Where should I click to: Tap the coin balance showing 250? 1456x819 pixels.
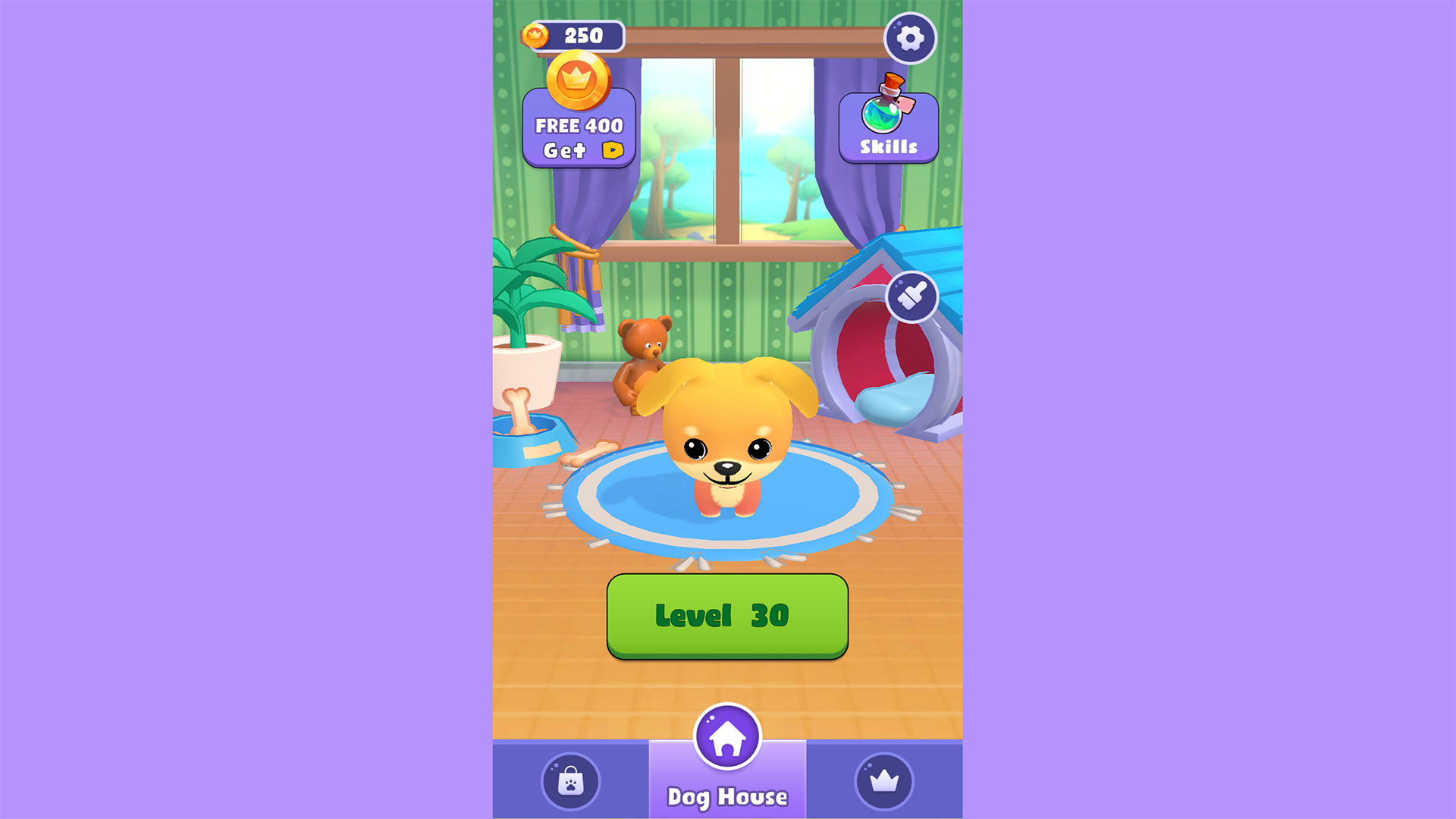[578, 34]
